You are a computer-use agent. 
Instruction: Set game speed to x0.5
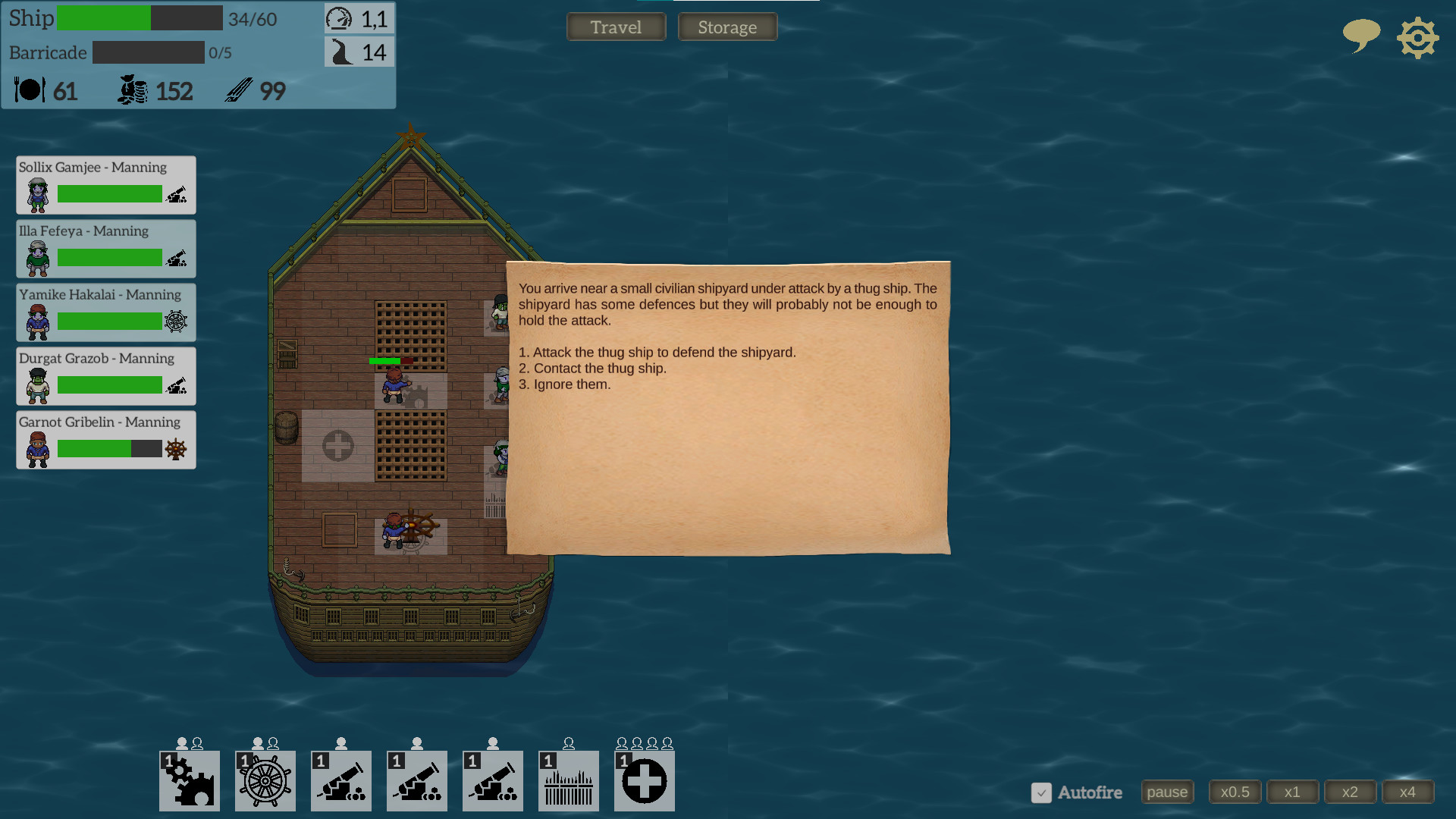click(x=1235, y=792)
